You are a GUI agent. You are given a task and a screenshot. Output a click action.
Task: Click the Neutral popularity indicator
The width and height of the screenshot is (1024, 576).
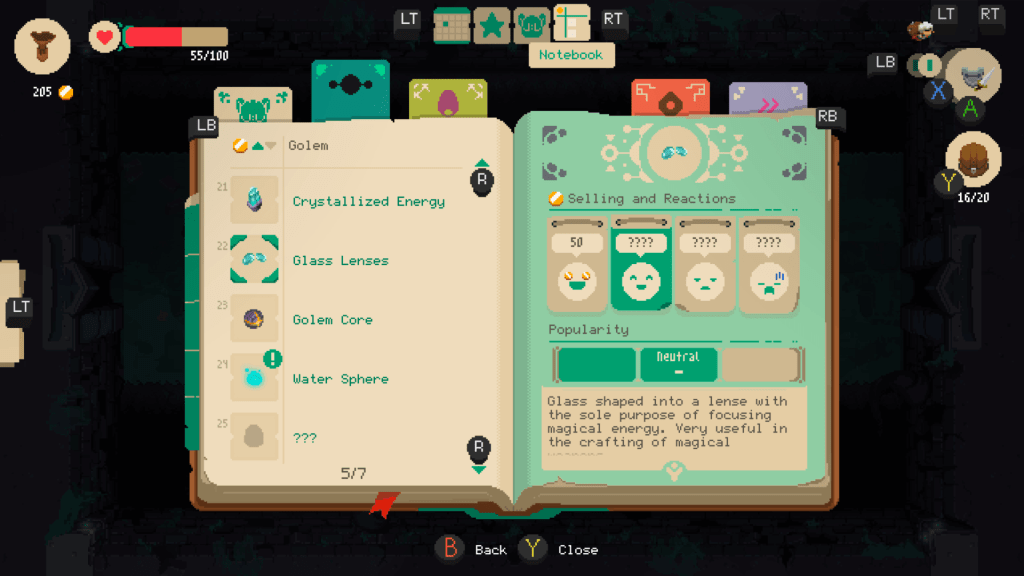678,364
